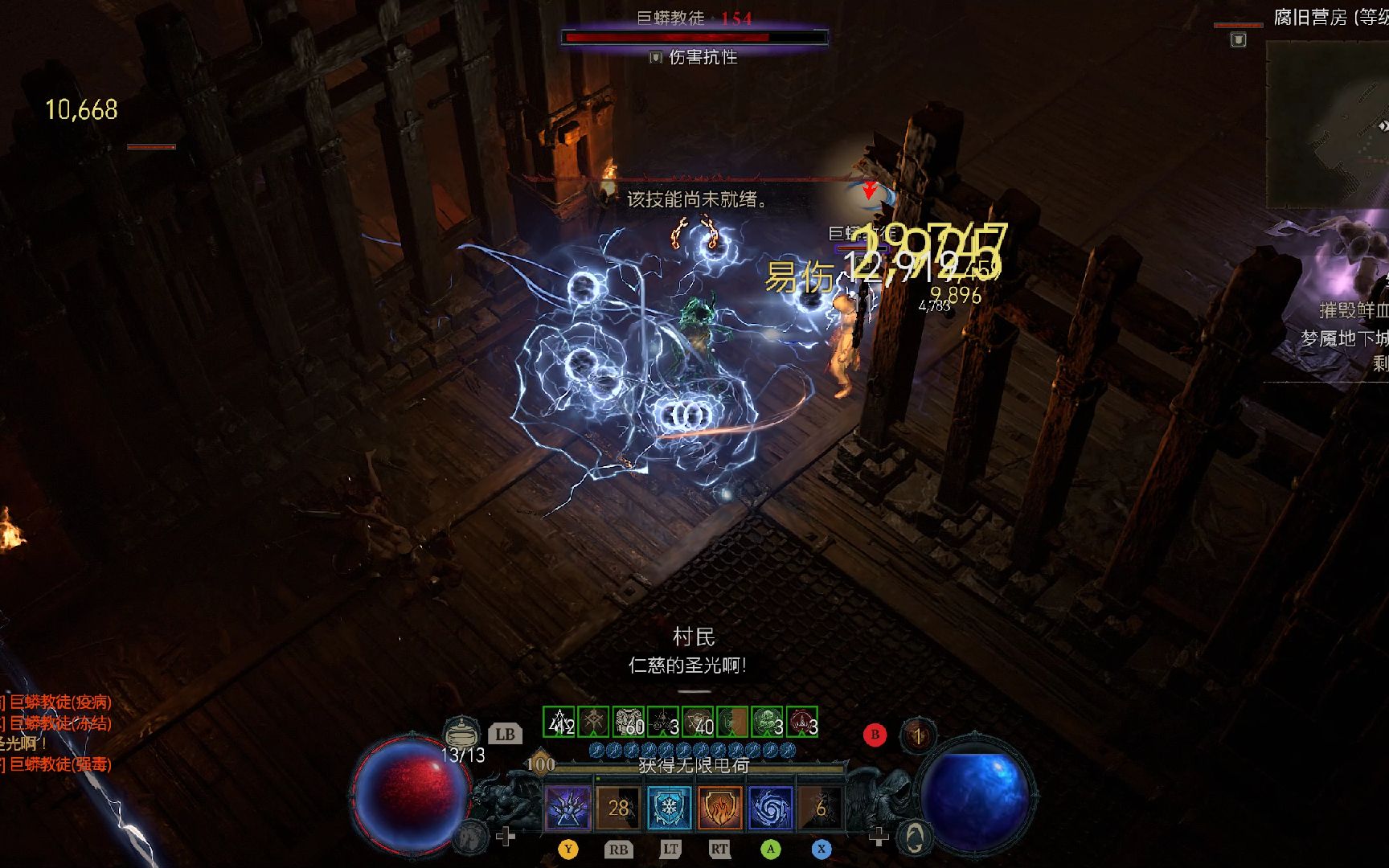Viewport: 1389px width, 868px height.
Task: Inspect the buff icon showing 60
Action: 629,722
